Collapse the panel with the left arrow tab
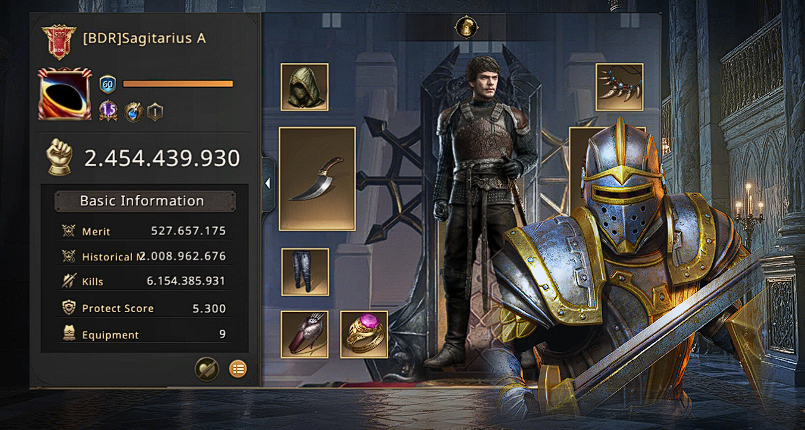This screenshot has height=430, width=805. [x=268, y=183]
